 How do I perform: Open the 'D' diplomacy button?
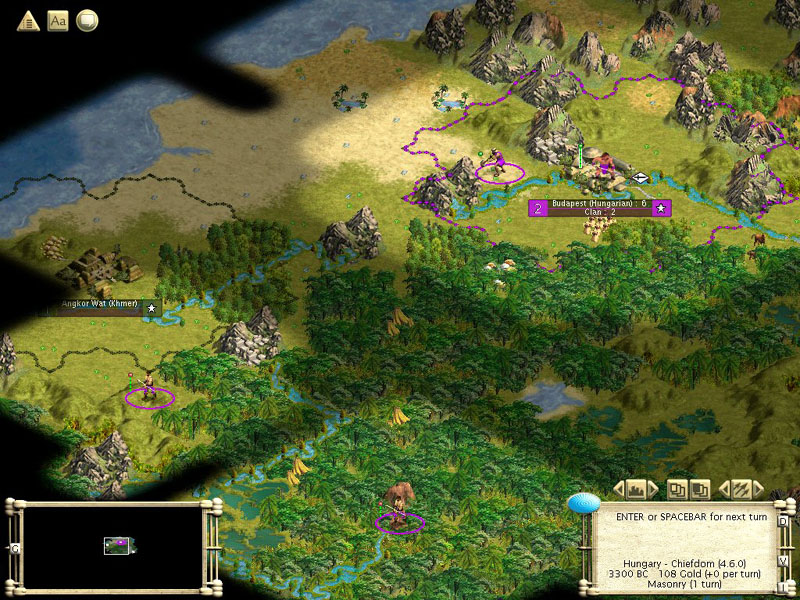(784, 521)
